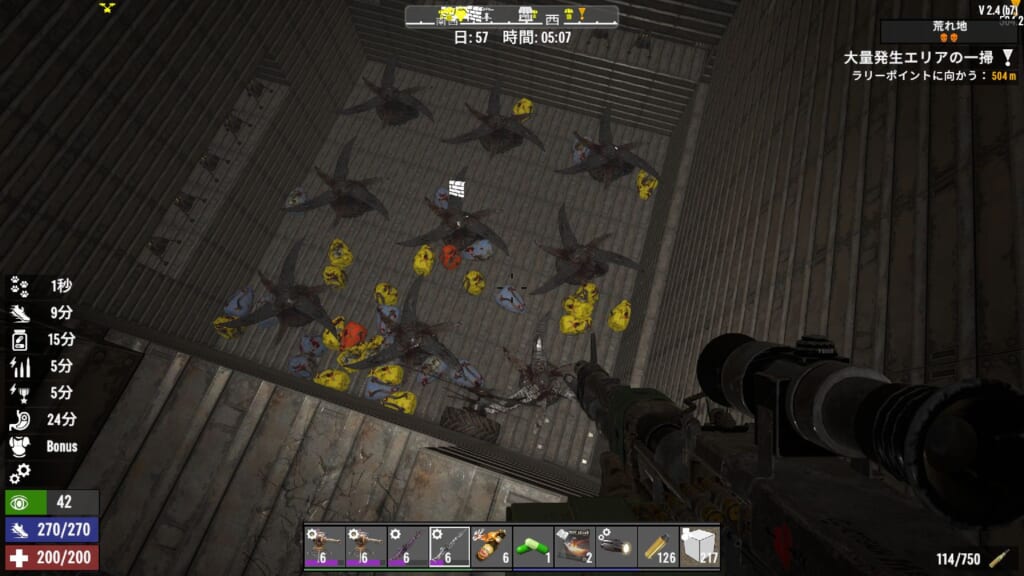Choose the purple weapon hotbar slot
Viewport: 1024px width, 576px height.
pyautogui.click(x=406, y=546)
